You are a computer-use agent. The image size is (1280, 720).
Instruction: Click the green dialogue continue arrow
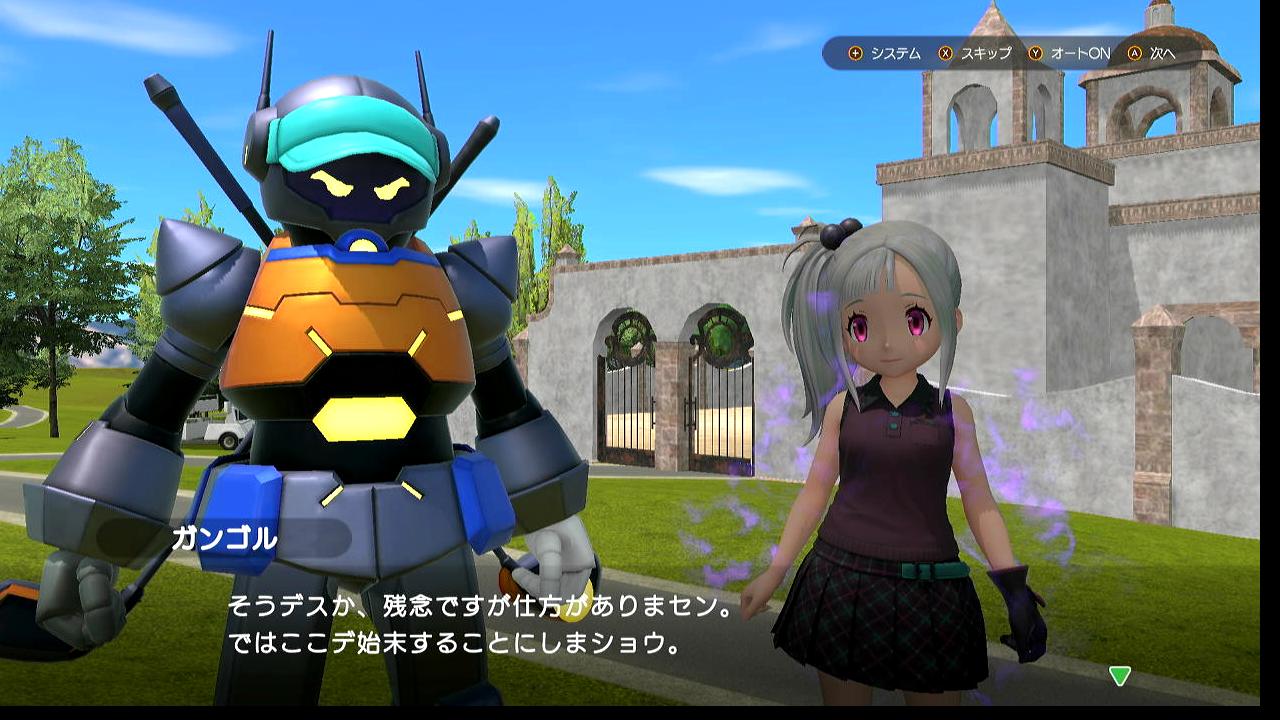coord(1120,676)
